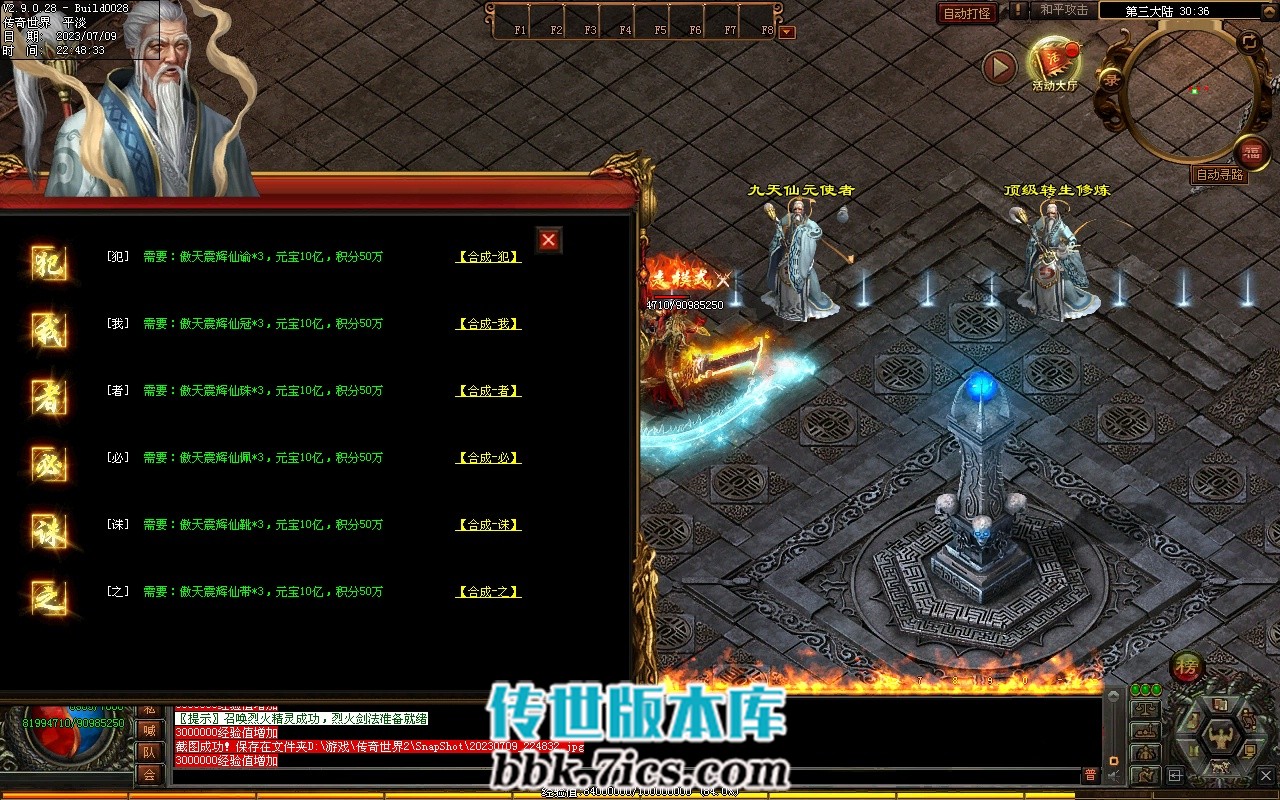Click the horse mount icon in the hexagon menu
1280x800 pixels.
pos(1221,767)
